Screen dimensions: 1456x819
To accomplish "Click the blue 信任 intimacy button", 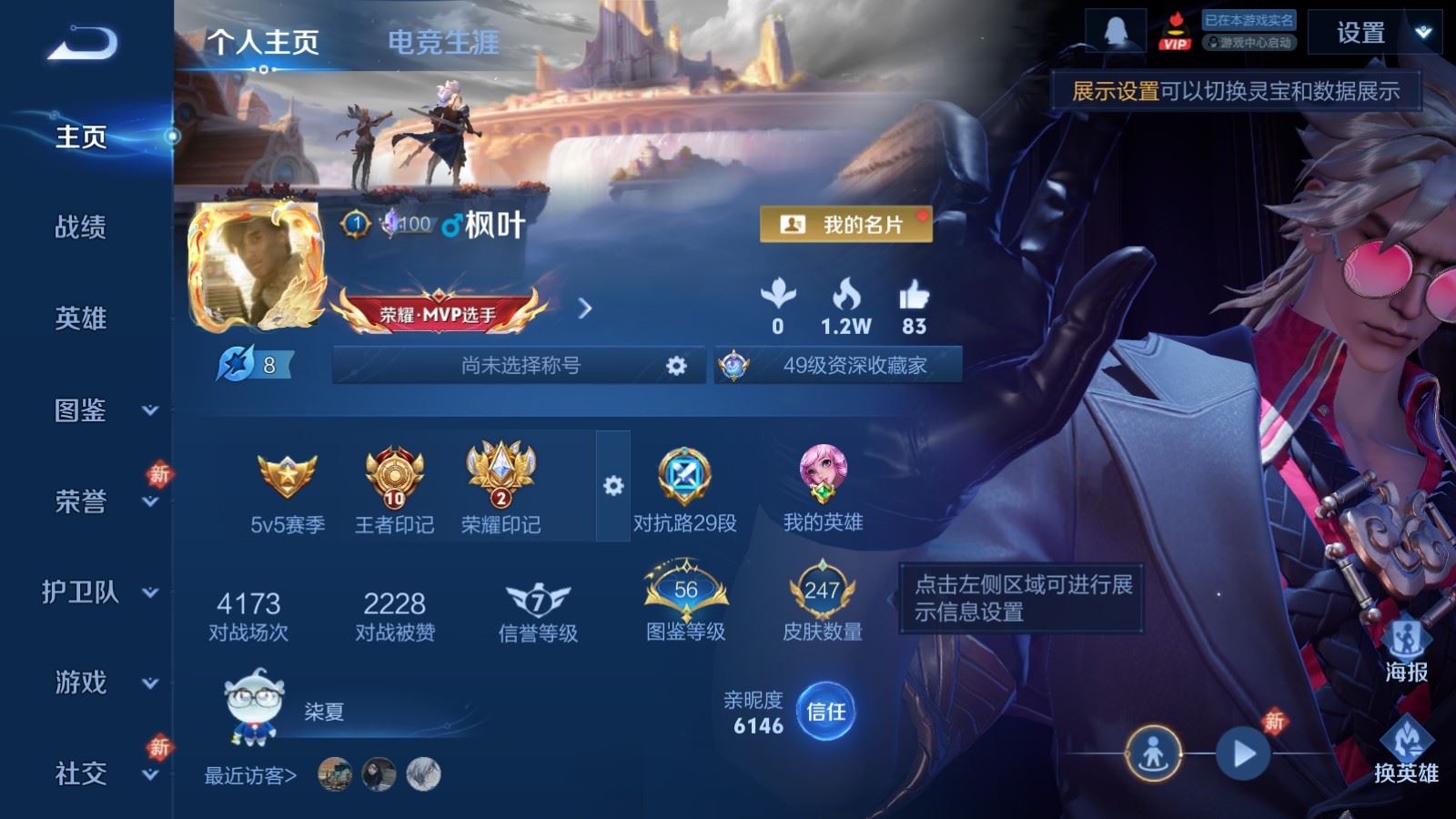I will 825,712.
